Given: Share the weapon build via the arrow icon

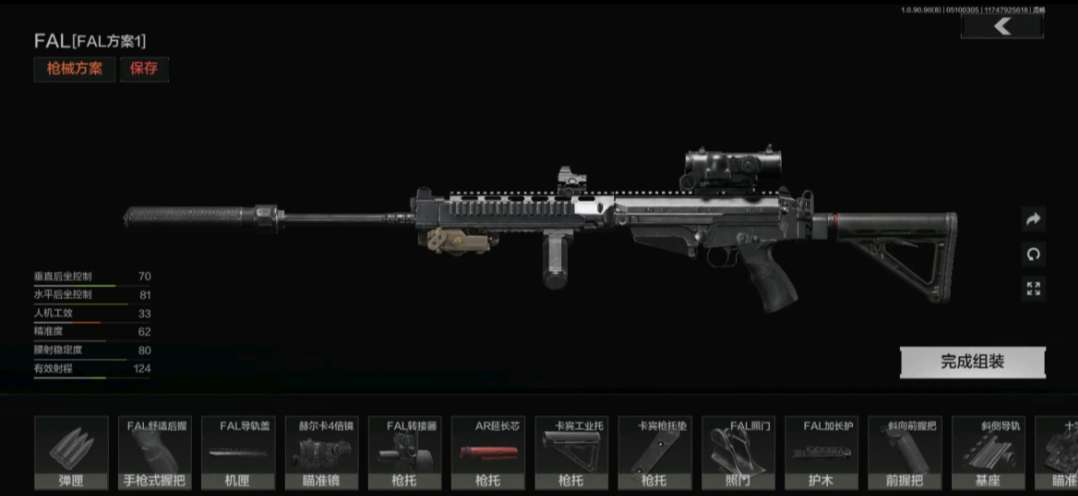Looking at the screenshot, I should 1034,219.
